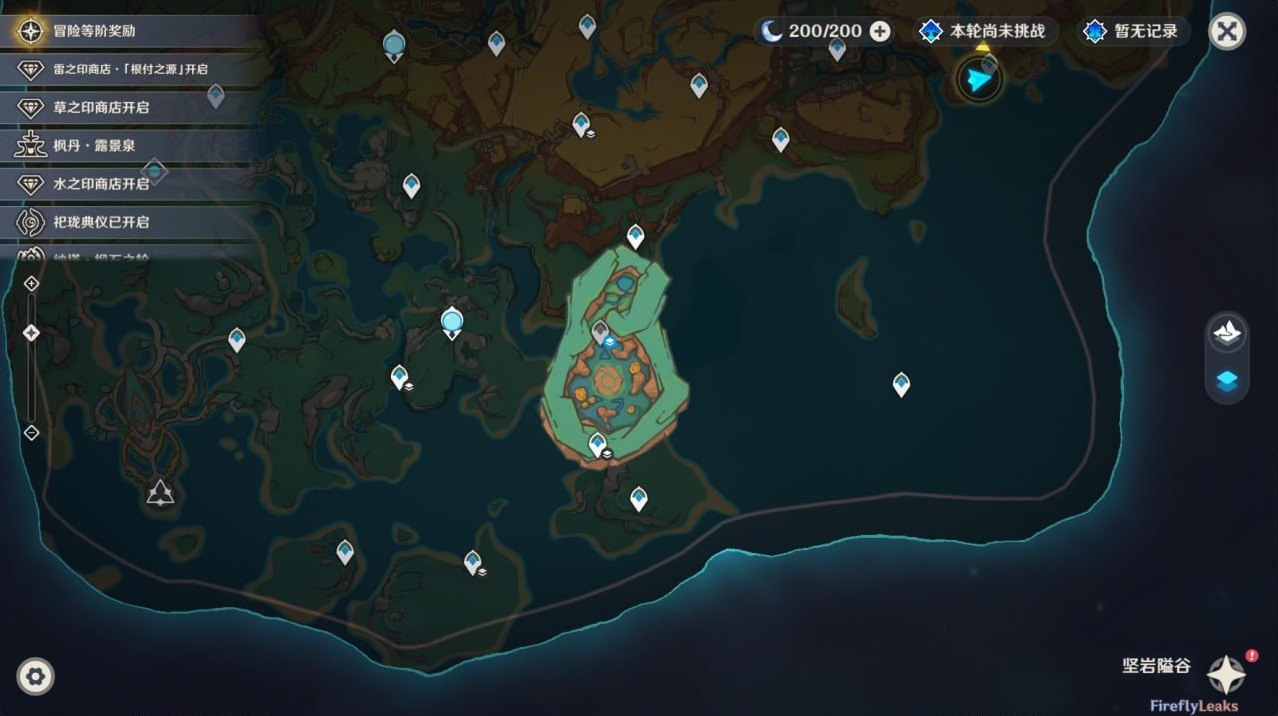Toggle the mountain surface layer button

click(x=1227, y=332)
